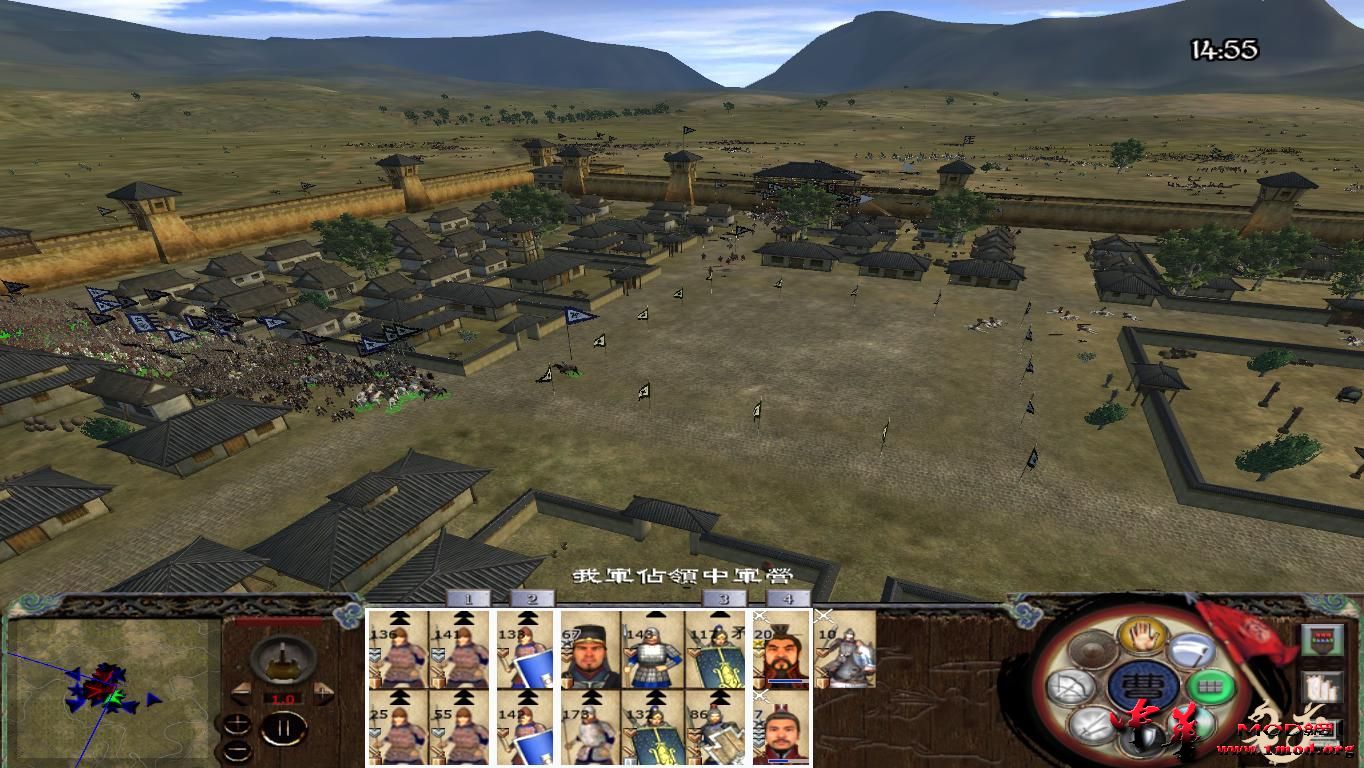Increase battle speed with the right arrow
The image size is (1364, 768).
[323, 692]
